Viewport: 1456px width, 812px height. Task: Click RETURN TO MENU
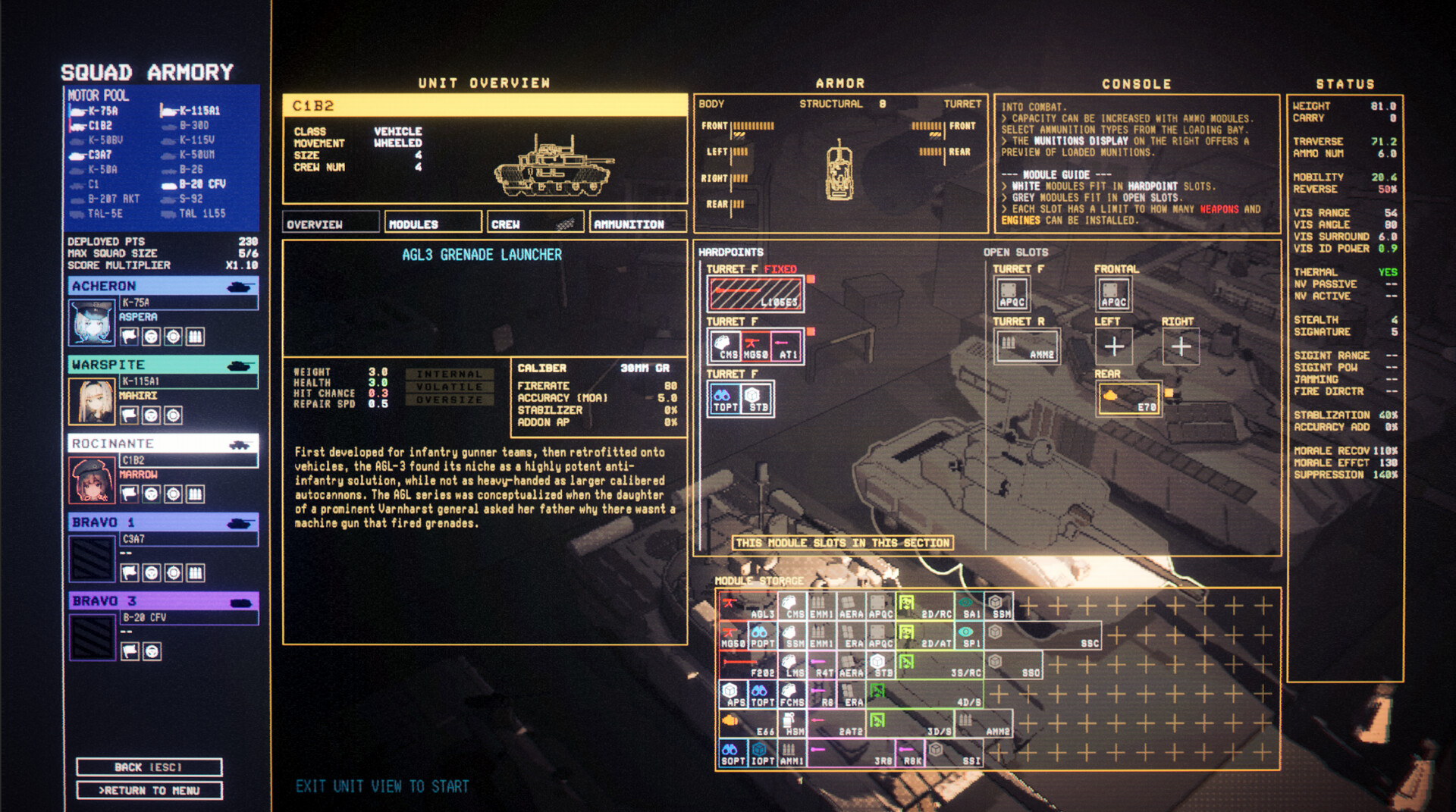149,790
